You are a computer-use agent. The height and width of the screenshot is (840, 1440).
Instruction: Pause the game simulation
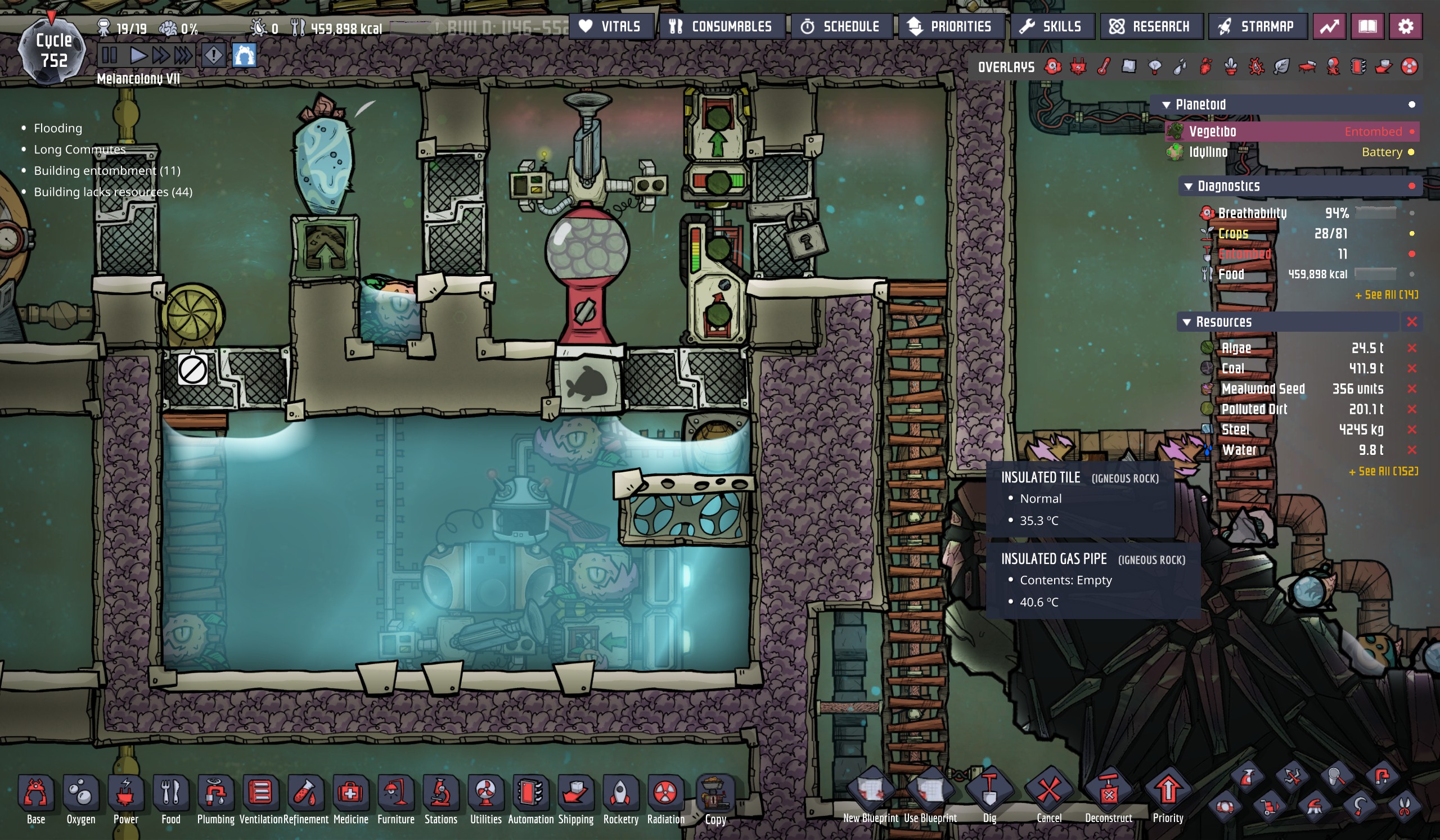point(109,56)
